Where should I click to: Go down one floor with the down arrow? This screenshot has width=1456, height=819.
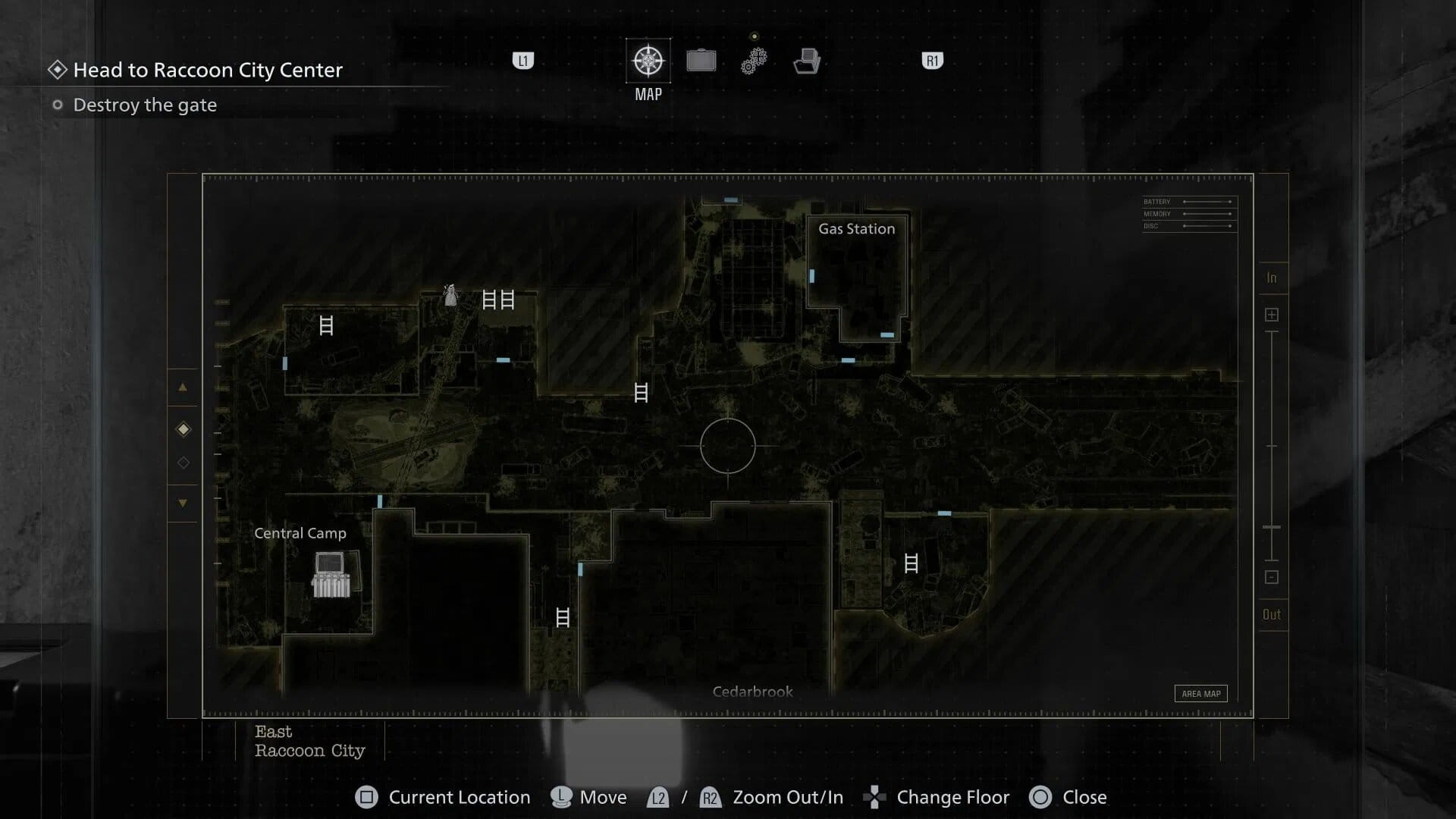pos(183,503)
